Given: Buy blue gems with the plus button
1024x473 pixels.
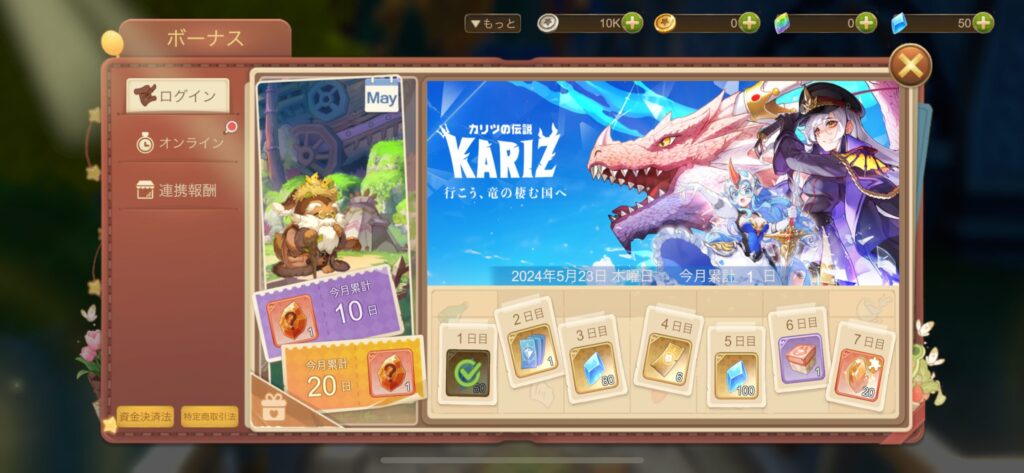Looking at the screenshot, I should click(x=983, y=23).
